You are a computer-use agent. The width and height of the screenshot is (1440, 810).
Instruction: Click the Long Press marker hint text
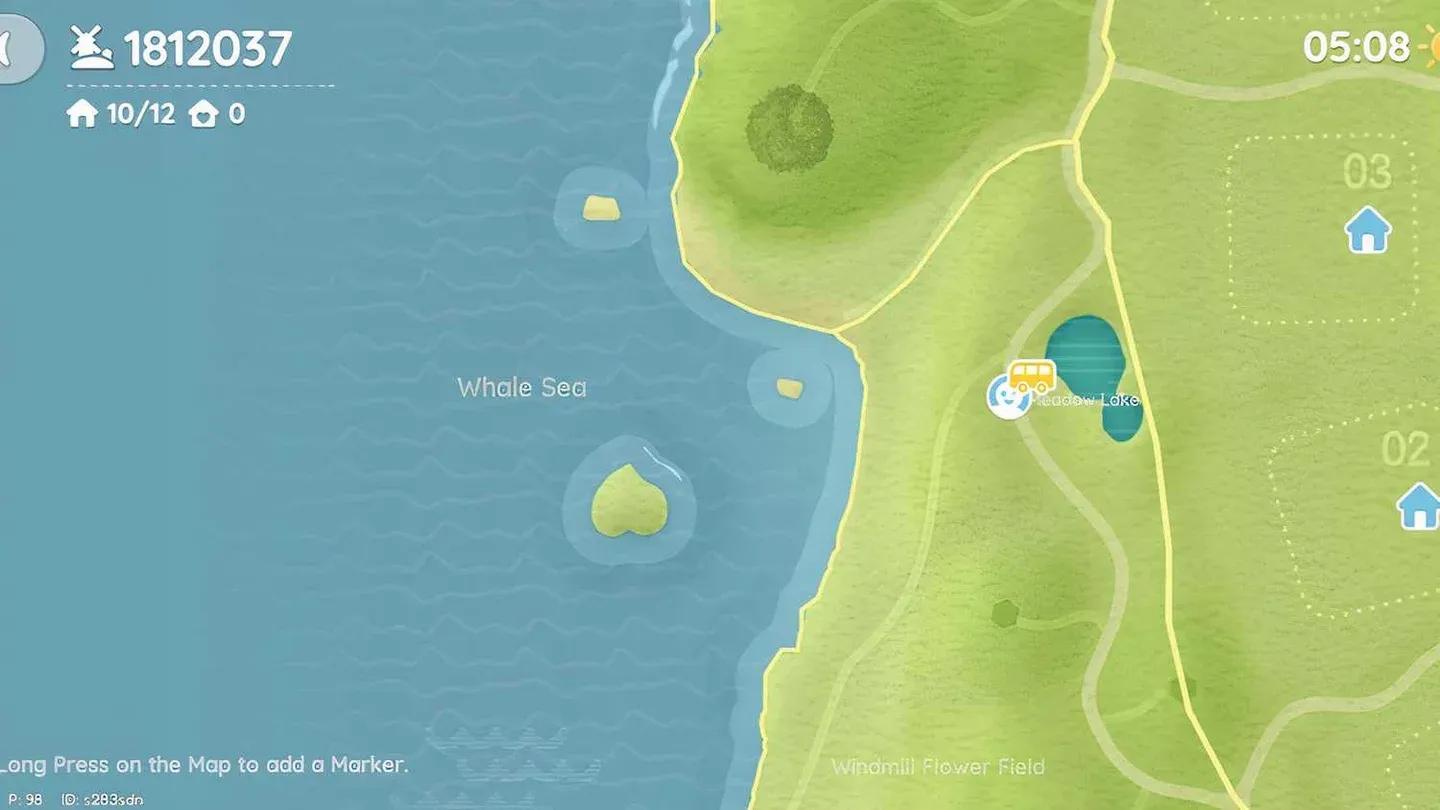[x=204, y=765]
